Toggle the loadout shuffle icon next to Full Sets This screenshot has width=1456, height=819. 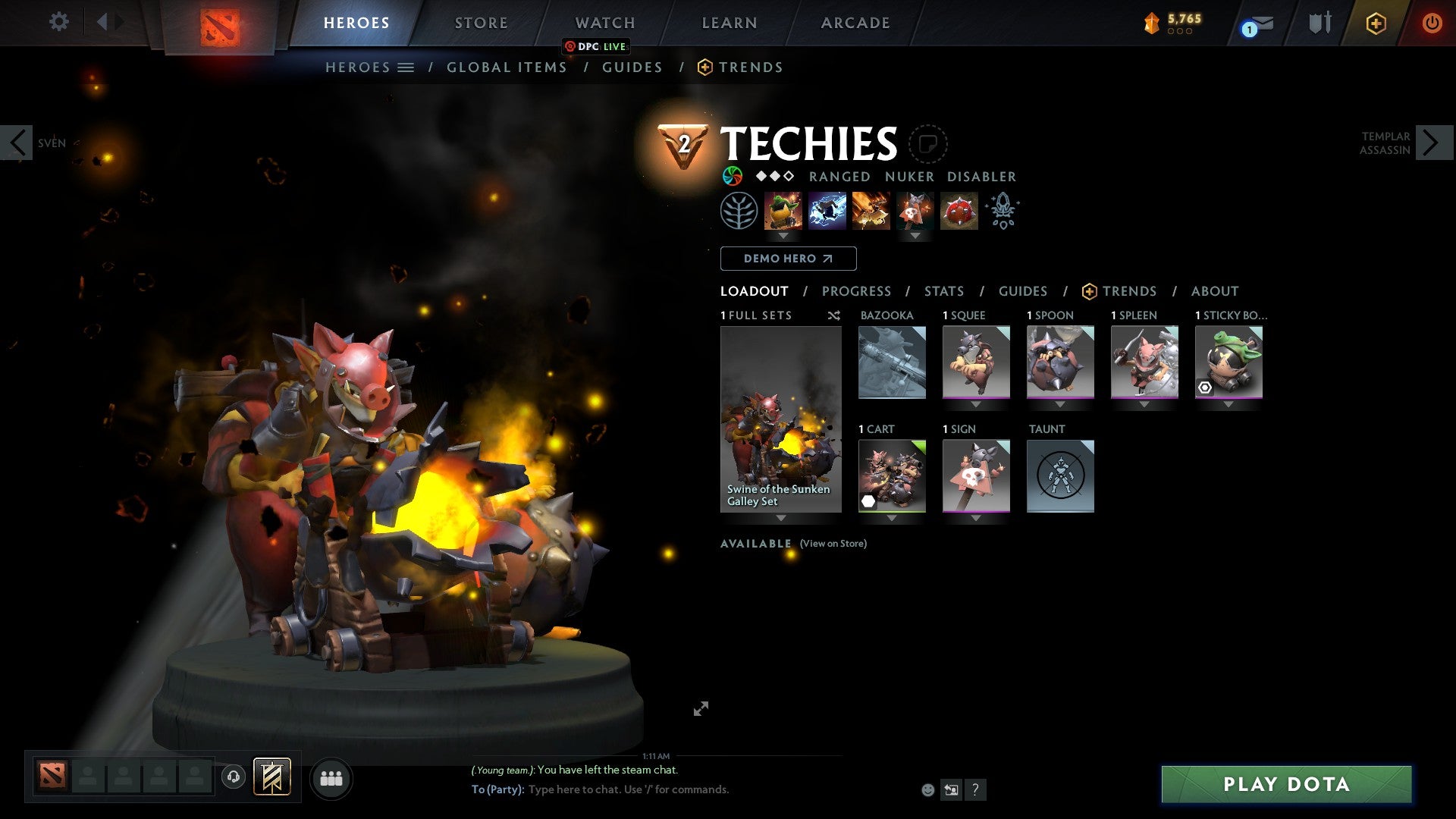(x=834, y=315)
